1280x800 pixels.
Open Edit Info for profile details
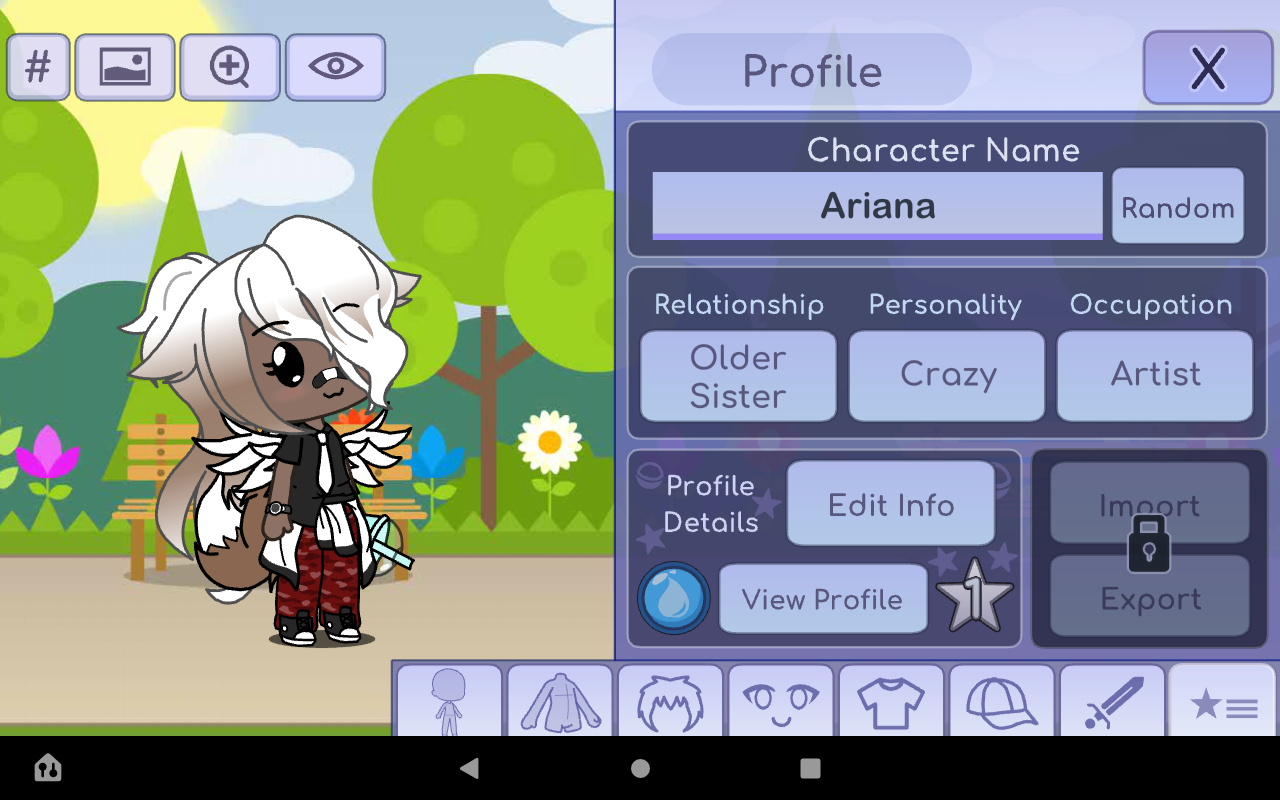pyautogui.click(x=890, y=504)
